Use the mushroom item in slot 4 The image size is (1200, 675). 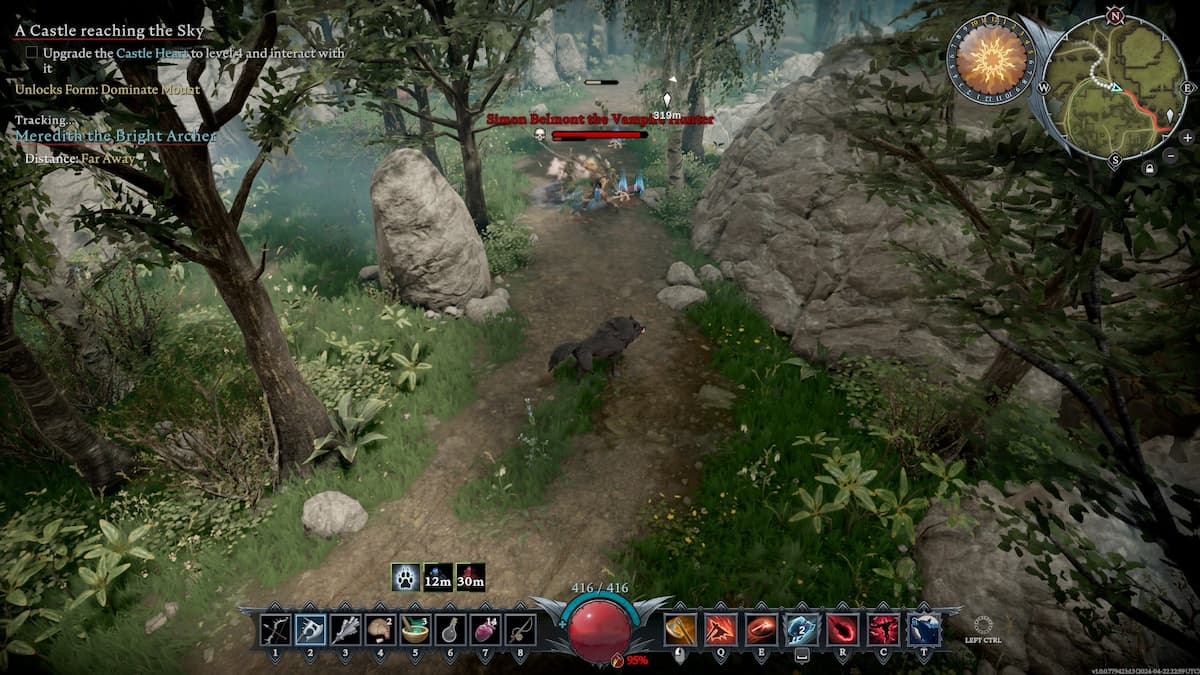coord(380,629)
